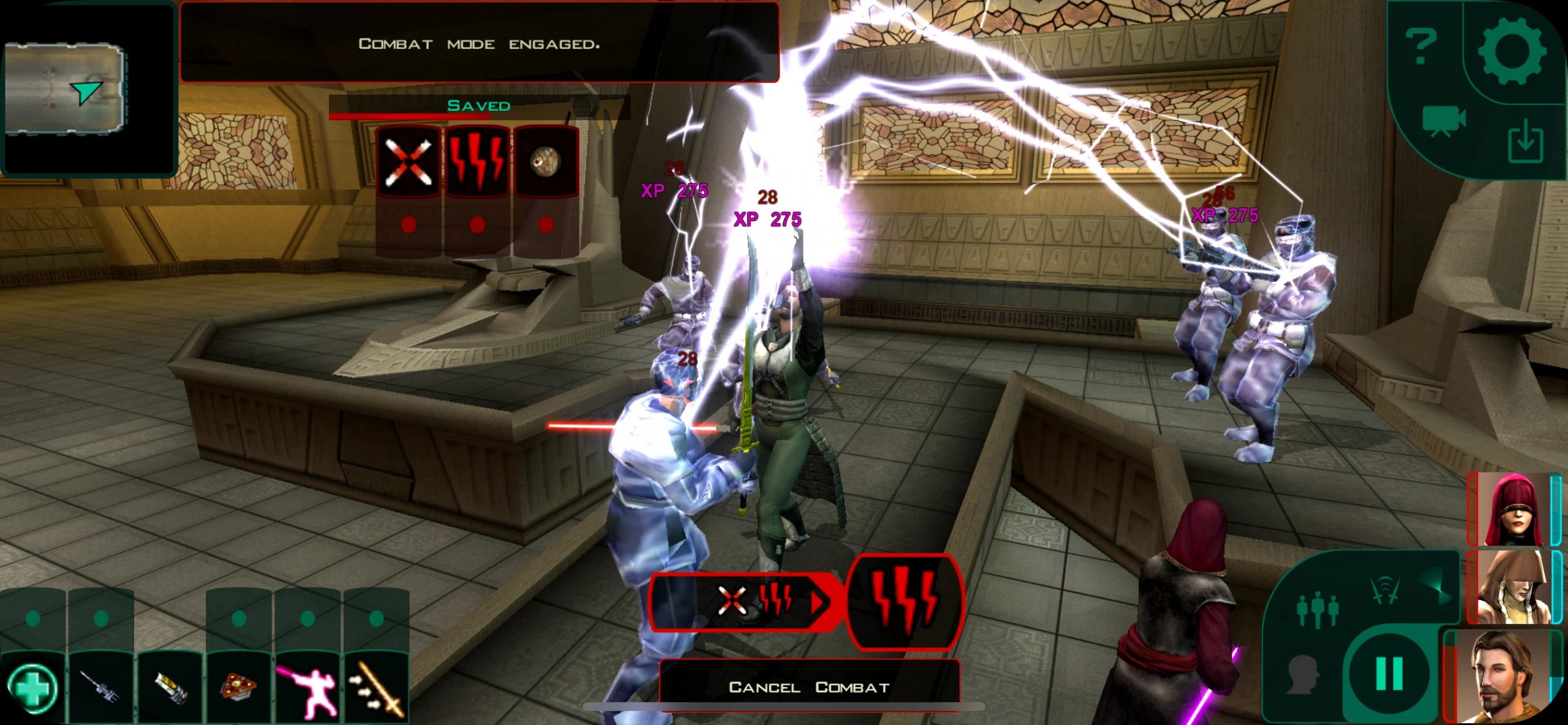Cancel Combat
This screenshot has height=725, width=1568.
(x=809, y=687)
